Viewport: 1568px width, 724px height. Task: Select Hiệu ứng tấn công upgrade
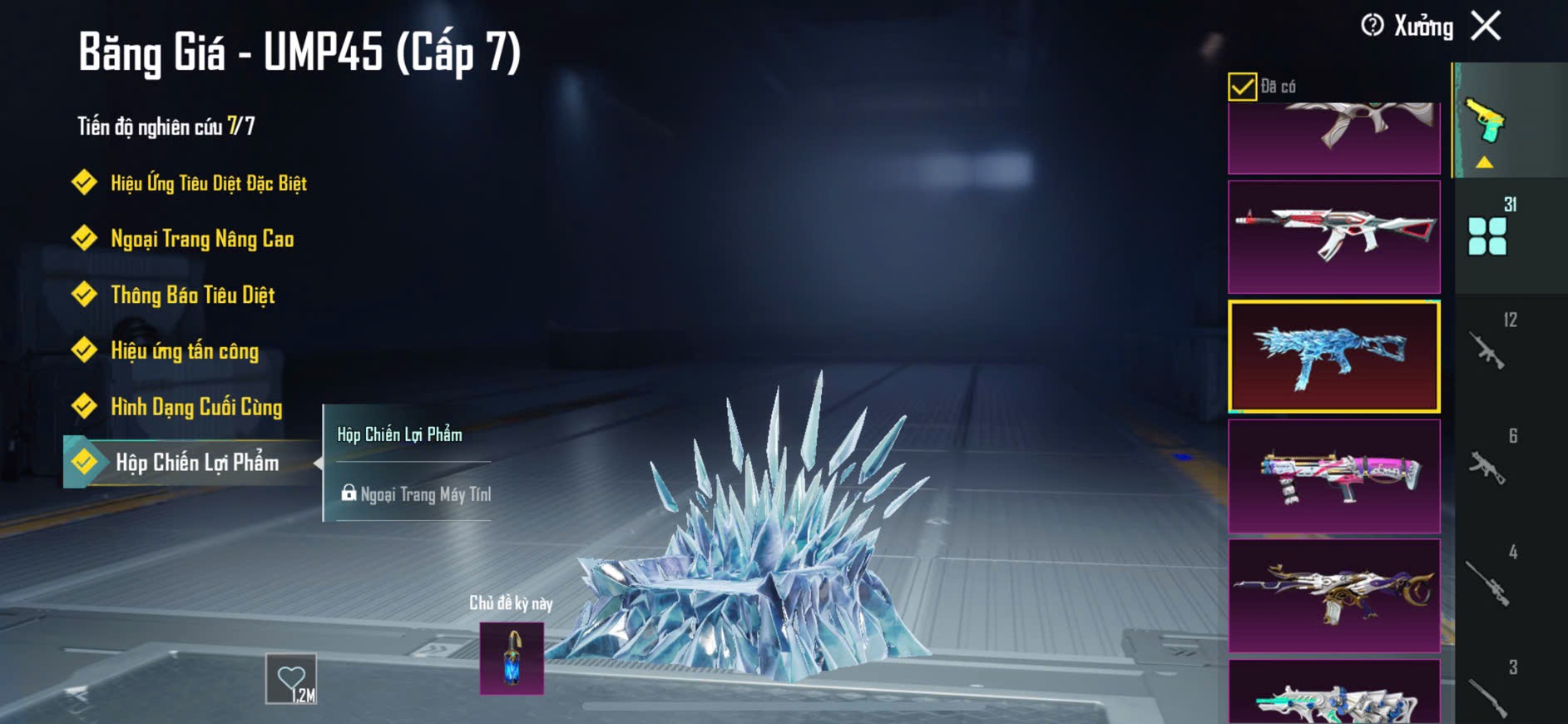pyautogui.click(x=185, y=350)
